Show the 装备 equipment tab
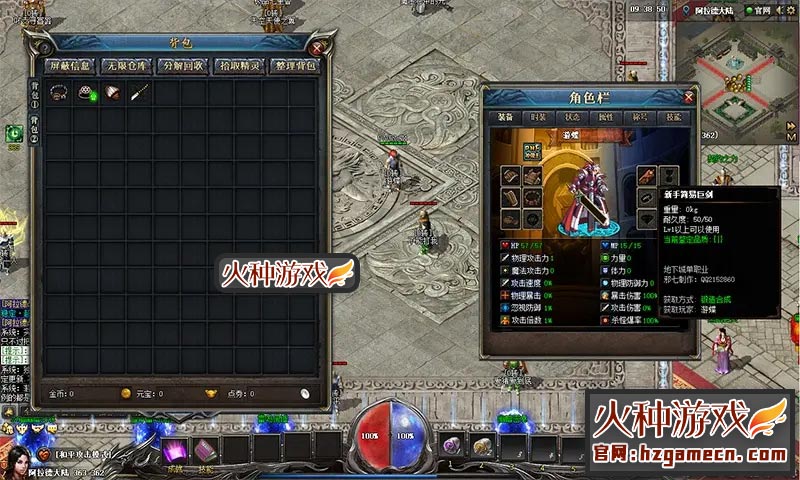 click(506, 117)
